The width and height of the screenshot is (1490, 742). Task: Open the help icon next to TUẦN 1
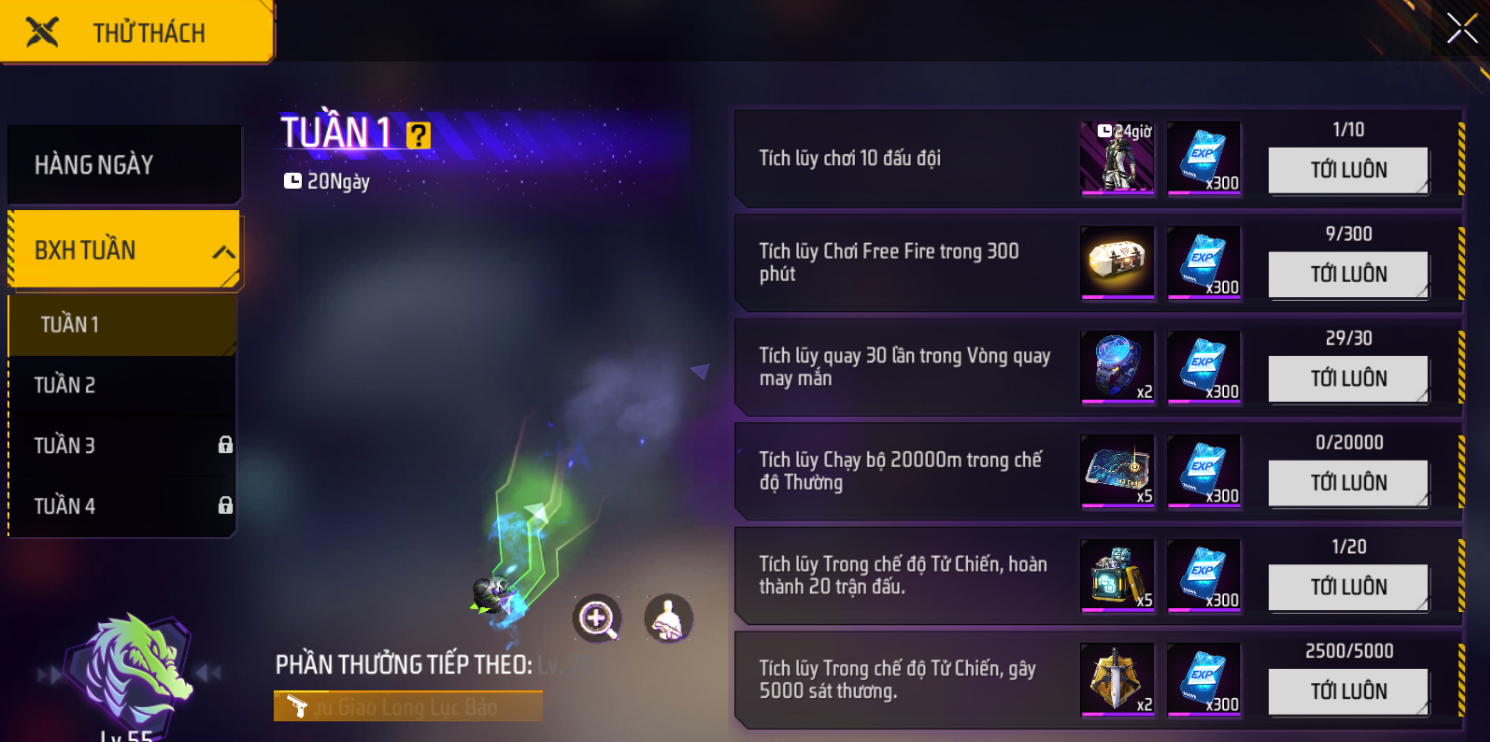(x=419, y=133)
